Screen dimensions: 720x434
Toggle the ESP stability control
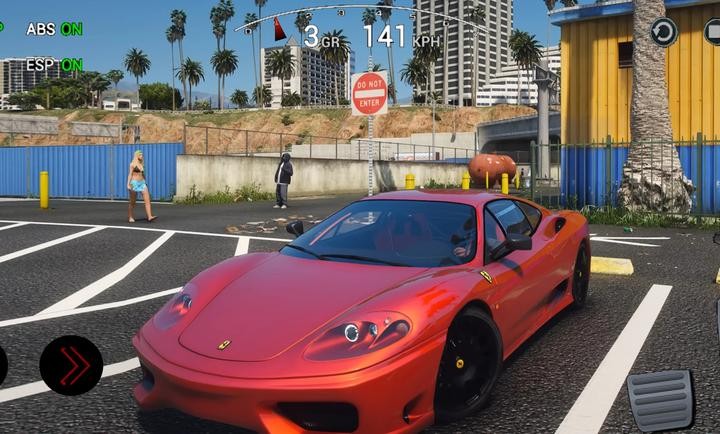(x=54, y=65)
